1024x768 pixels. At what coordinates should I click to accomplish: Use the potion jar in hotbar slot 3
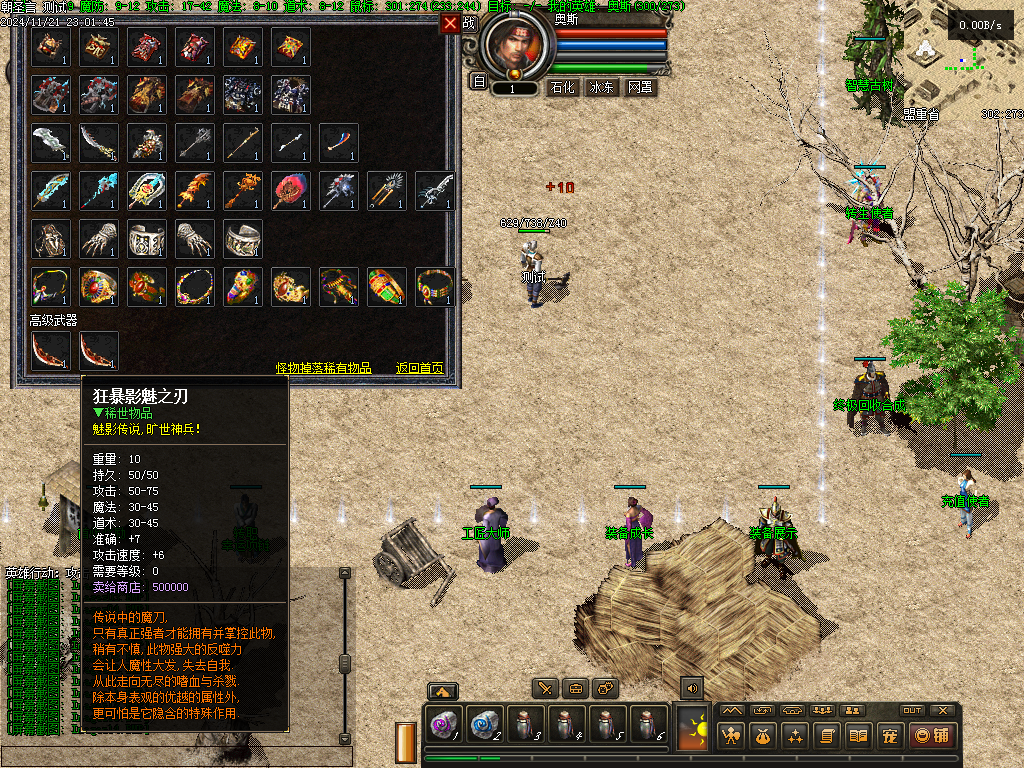click(524, 723)
